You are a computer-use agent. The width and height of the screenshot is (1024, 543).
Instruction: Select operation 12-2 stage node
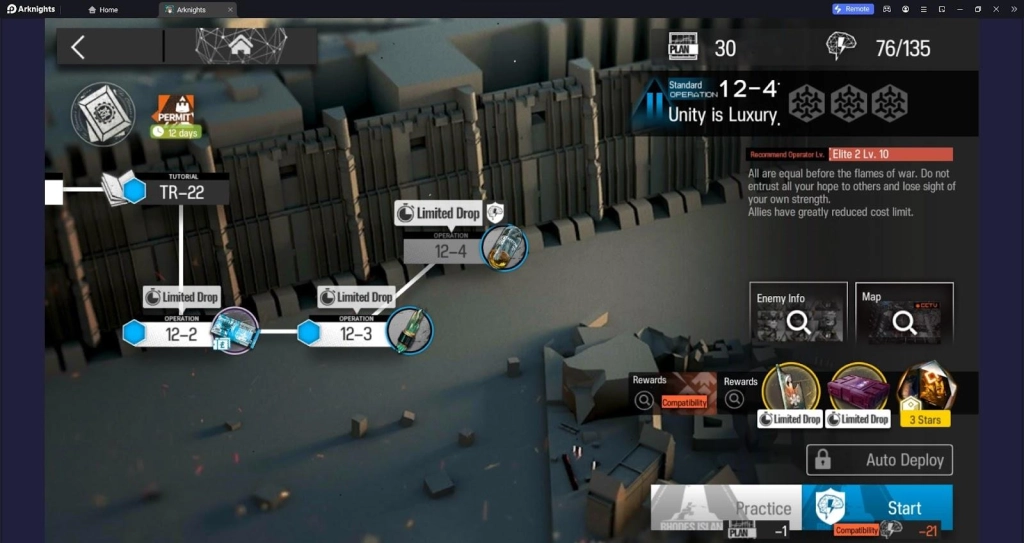click(181, 334)
